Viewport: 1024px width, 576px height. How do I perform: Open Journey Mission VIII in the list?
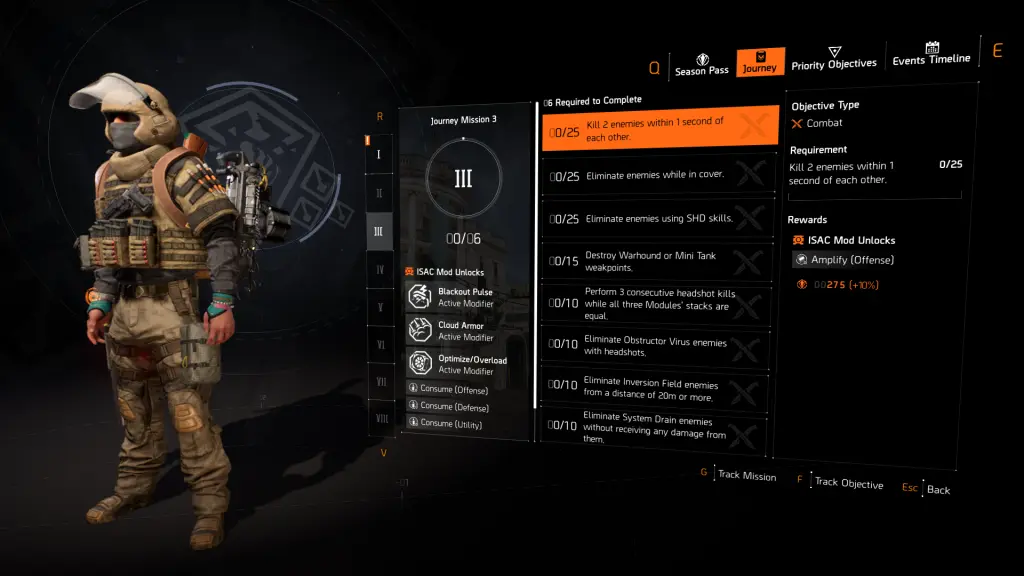[x=382, y=419]
